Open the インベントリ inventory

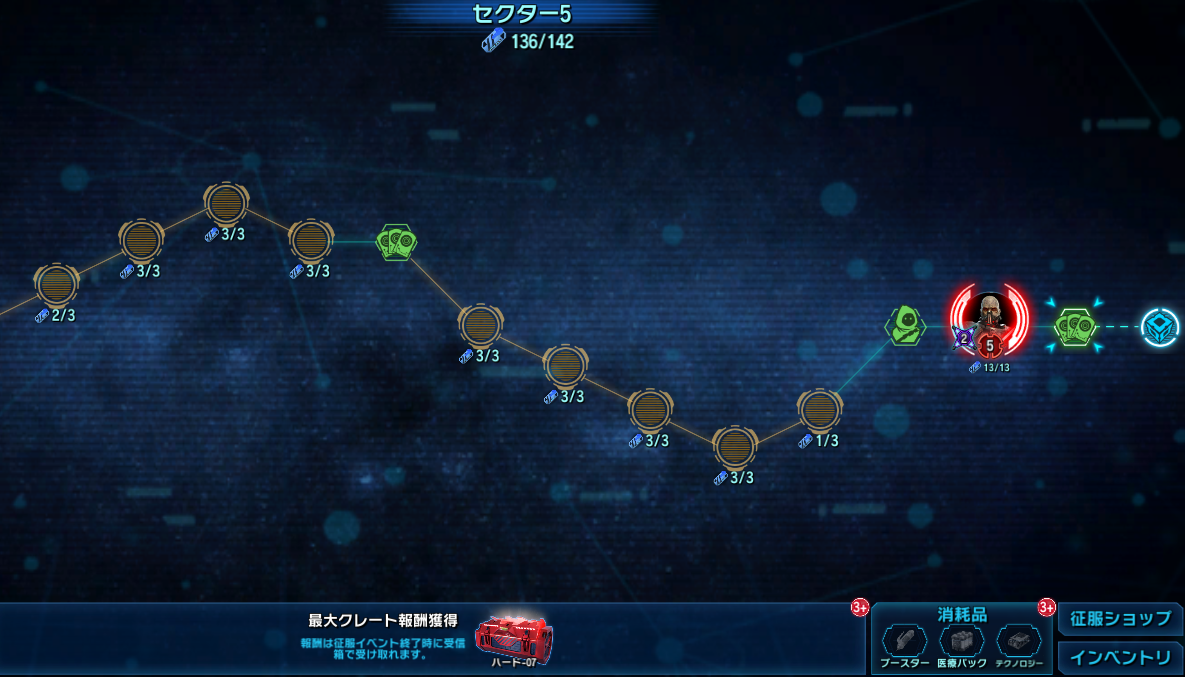click(x=1120, y=658)
